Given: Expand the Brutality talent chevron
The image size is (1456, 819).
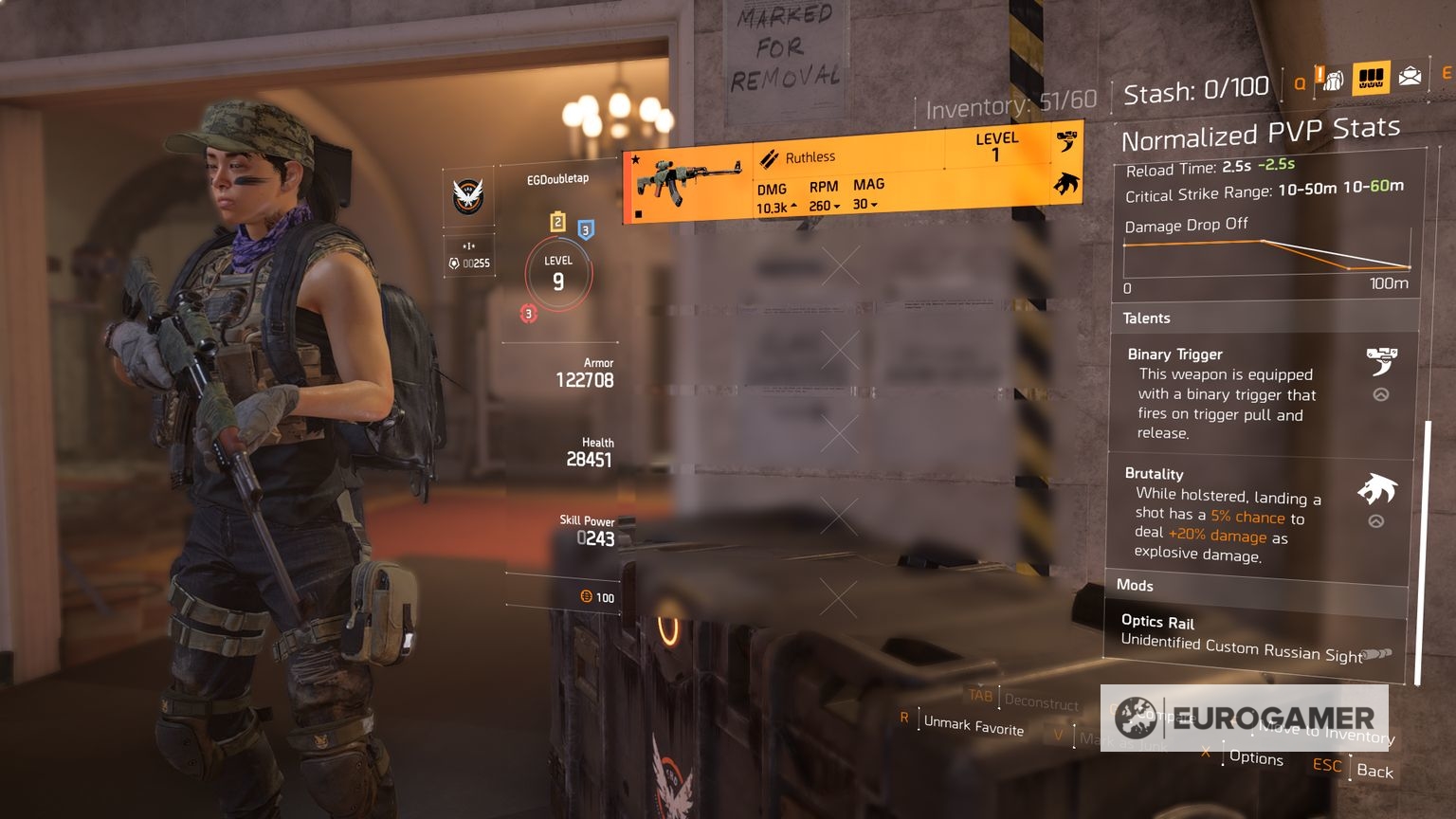Looking at the screenshot, I should point(1376,520).
